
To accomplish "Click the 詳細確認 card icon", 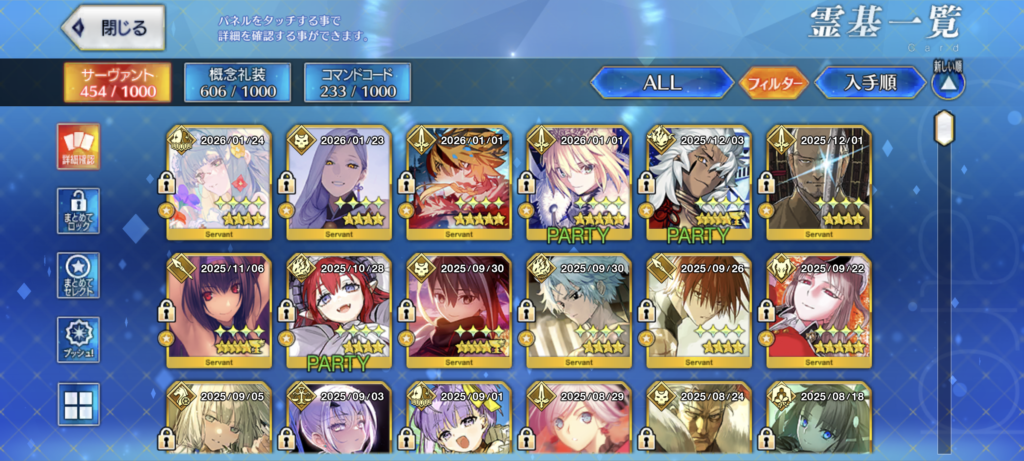I will [x=78, y=147].
